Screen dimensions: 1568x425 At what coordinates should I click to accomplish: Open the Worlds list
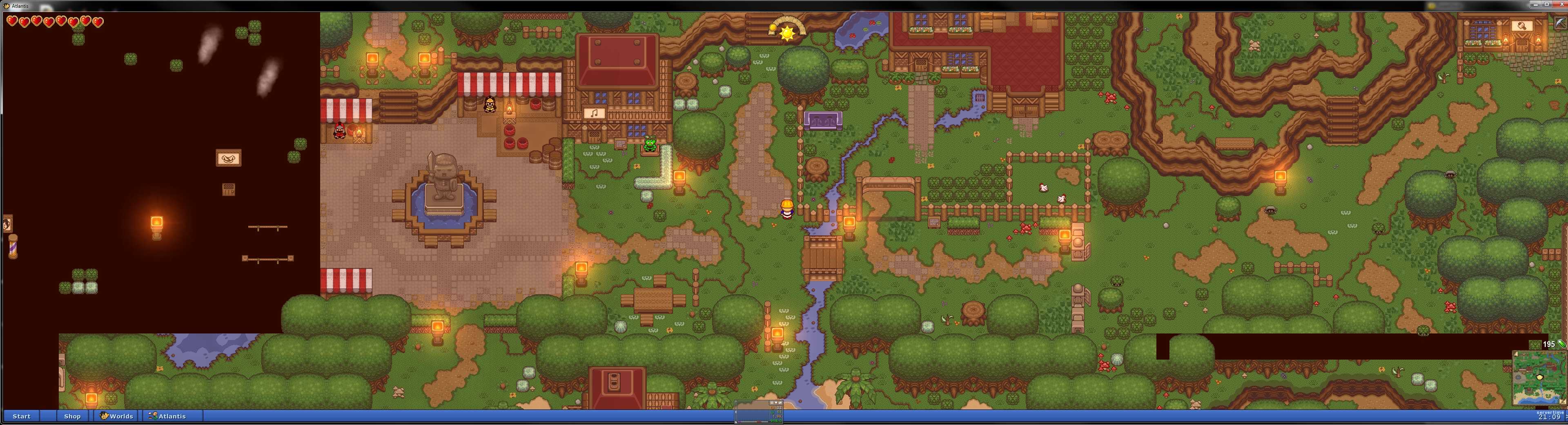click(x=117, y=416)
